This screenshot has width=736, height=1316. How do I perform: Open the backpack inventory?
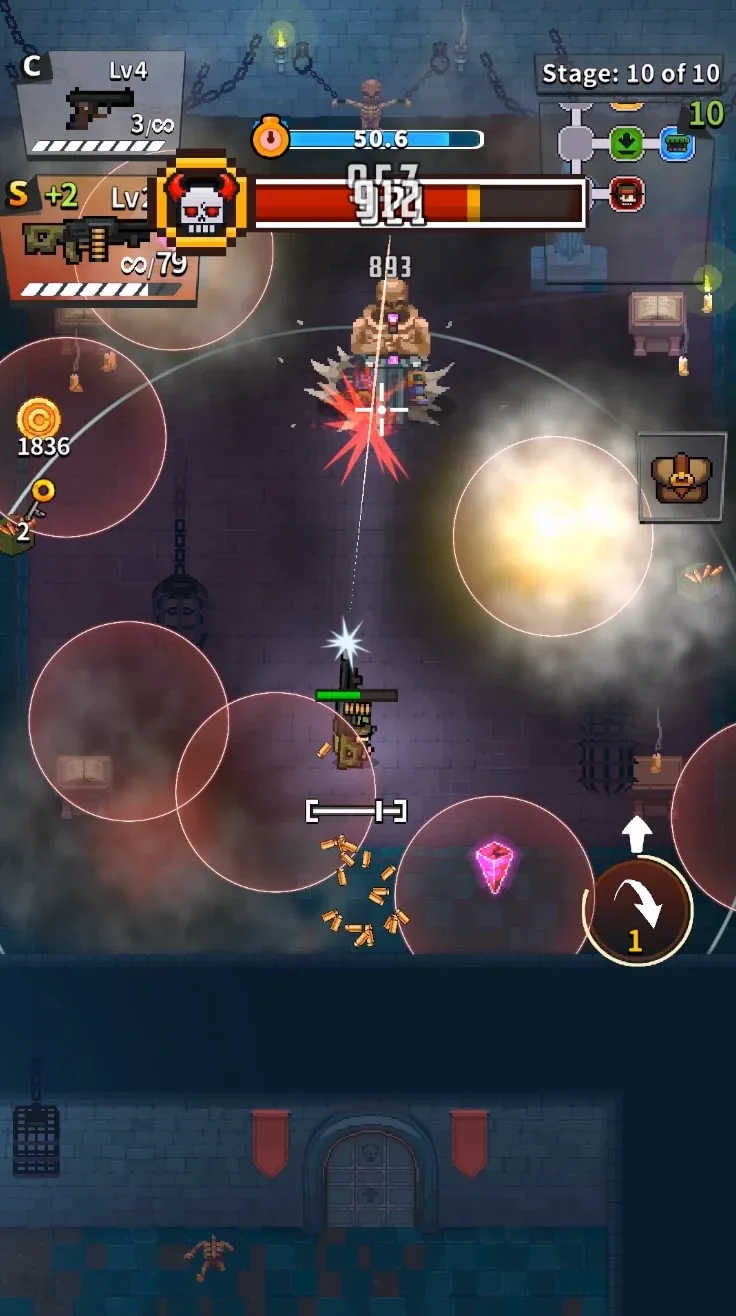click(x=681, y=477)
